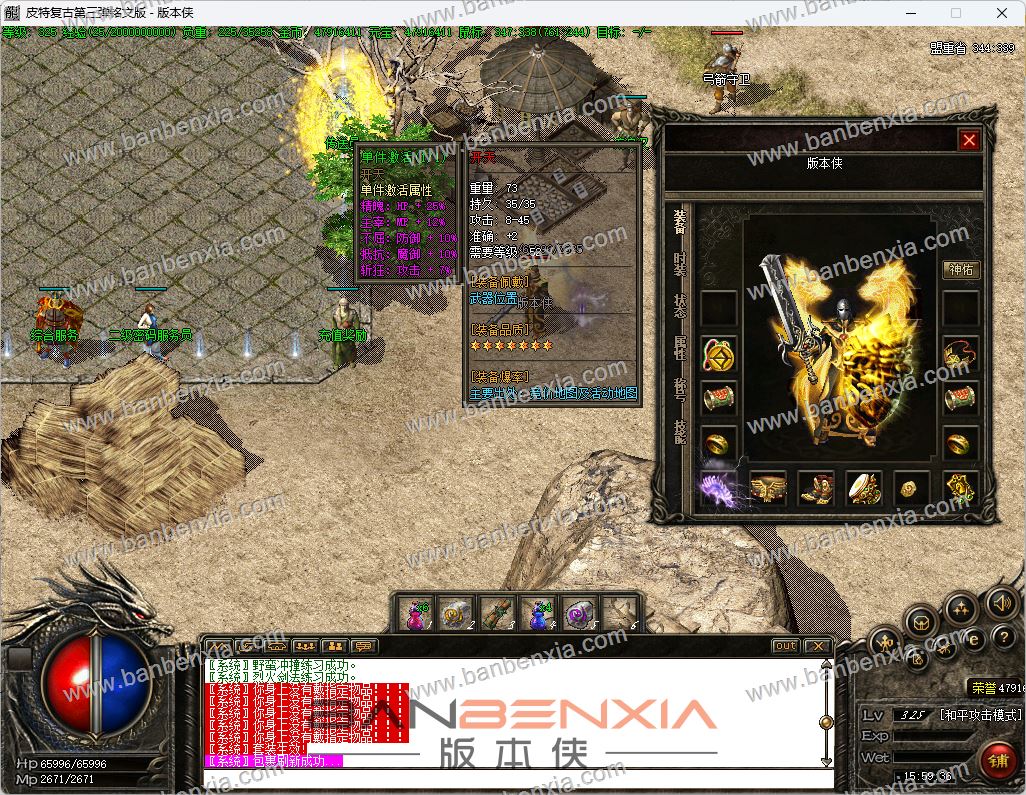This screenshot has height=795, width=1026.
Task: Open the 状态 status tab
Action: click(680, 305)
